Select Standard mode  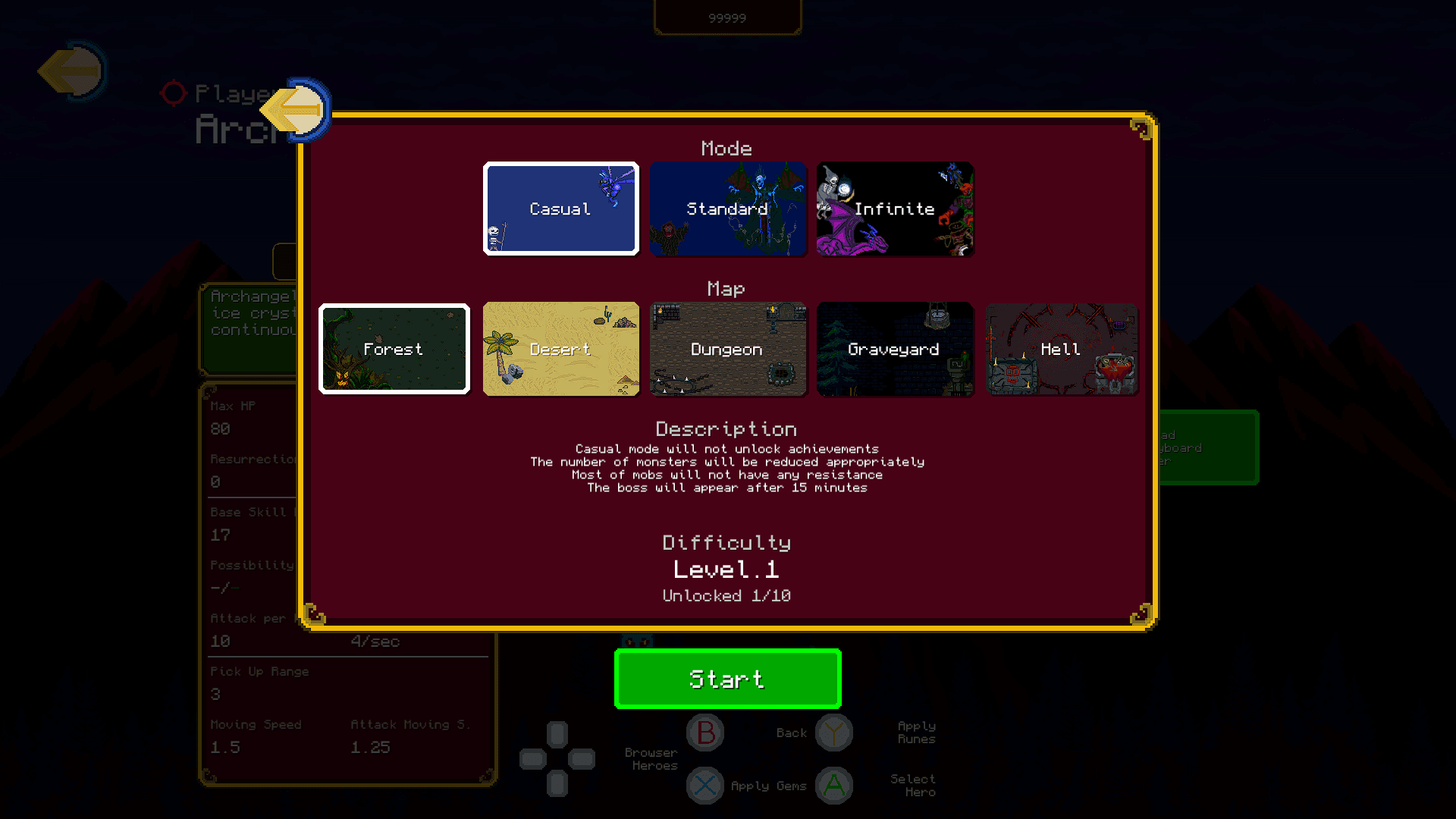pos(727,209)
